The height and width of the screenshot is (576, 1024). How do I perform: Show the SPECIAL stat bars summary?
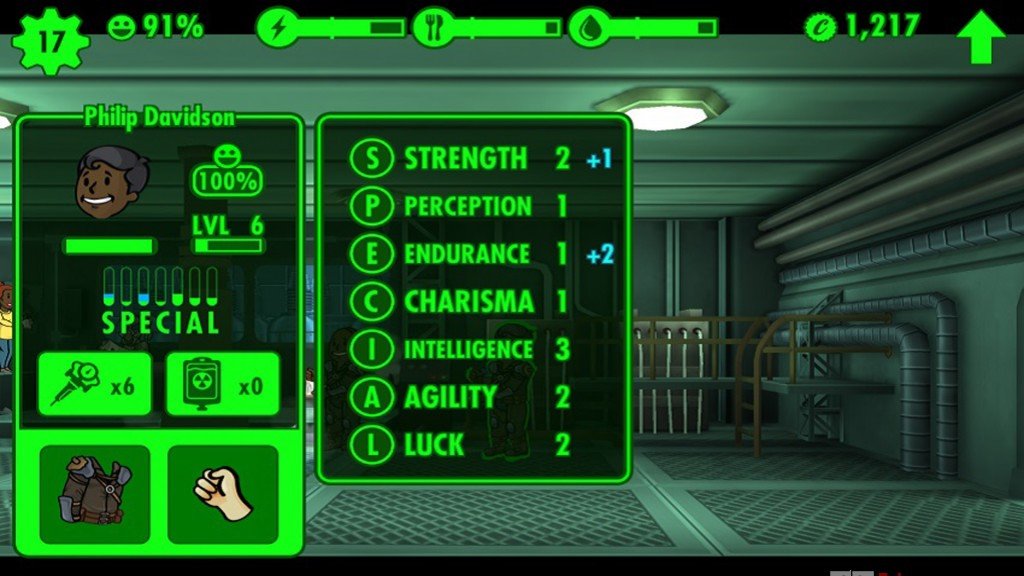click(160, 300)
